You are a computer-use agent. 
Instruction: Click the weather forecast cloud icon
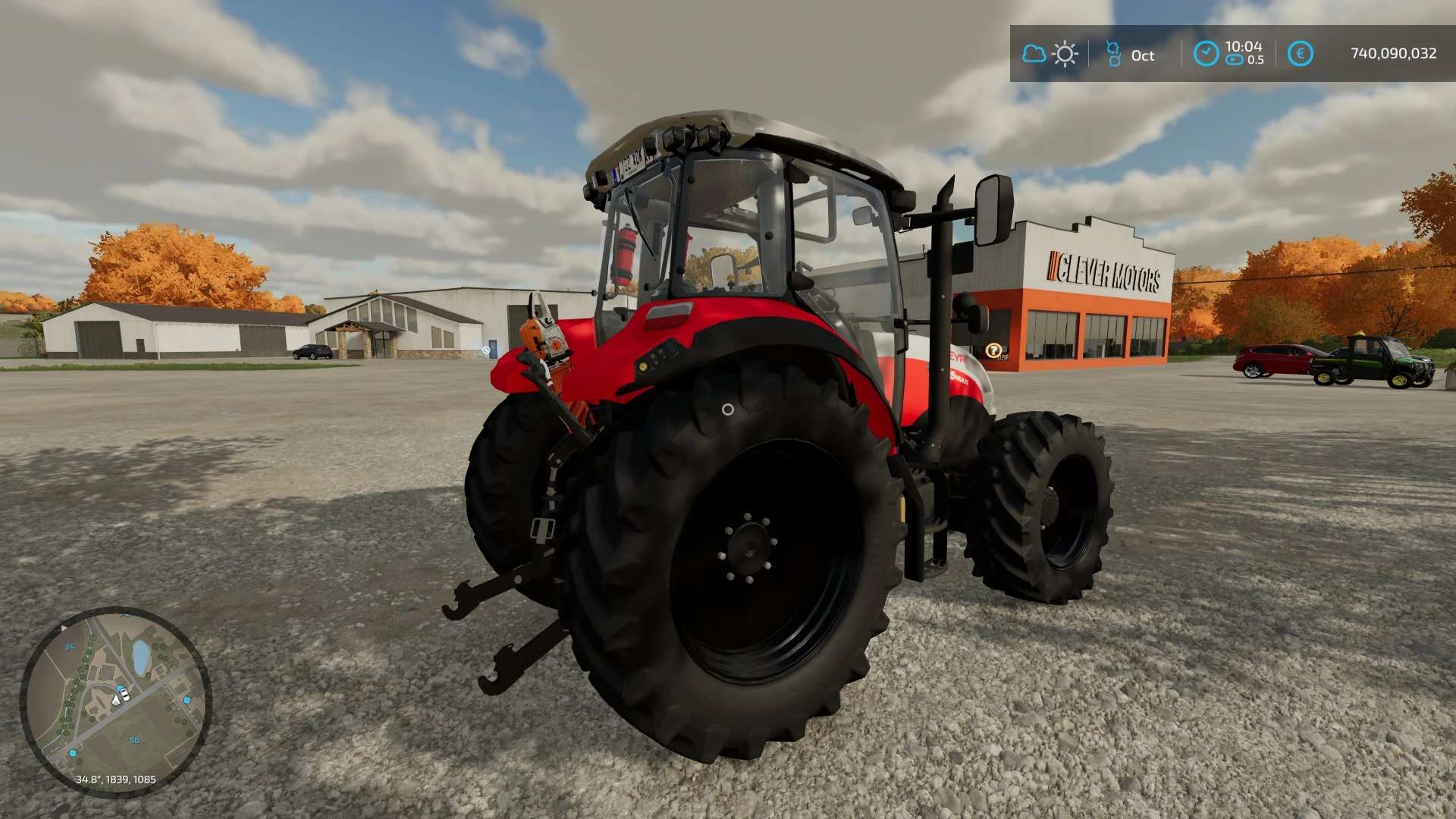tap(1034, 54)
